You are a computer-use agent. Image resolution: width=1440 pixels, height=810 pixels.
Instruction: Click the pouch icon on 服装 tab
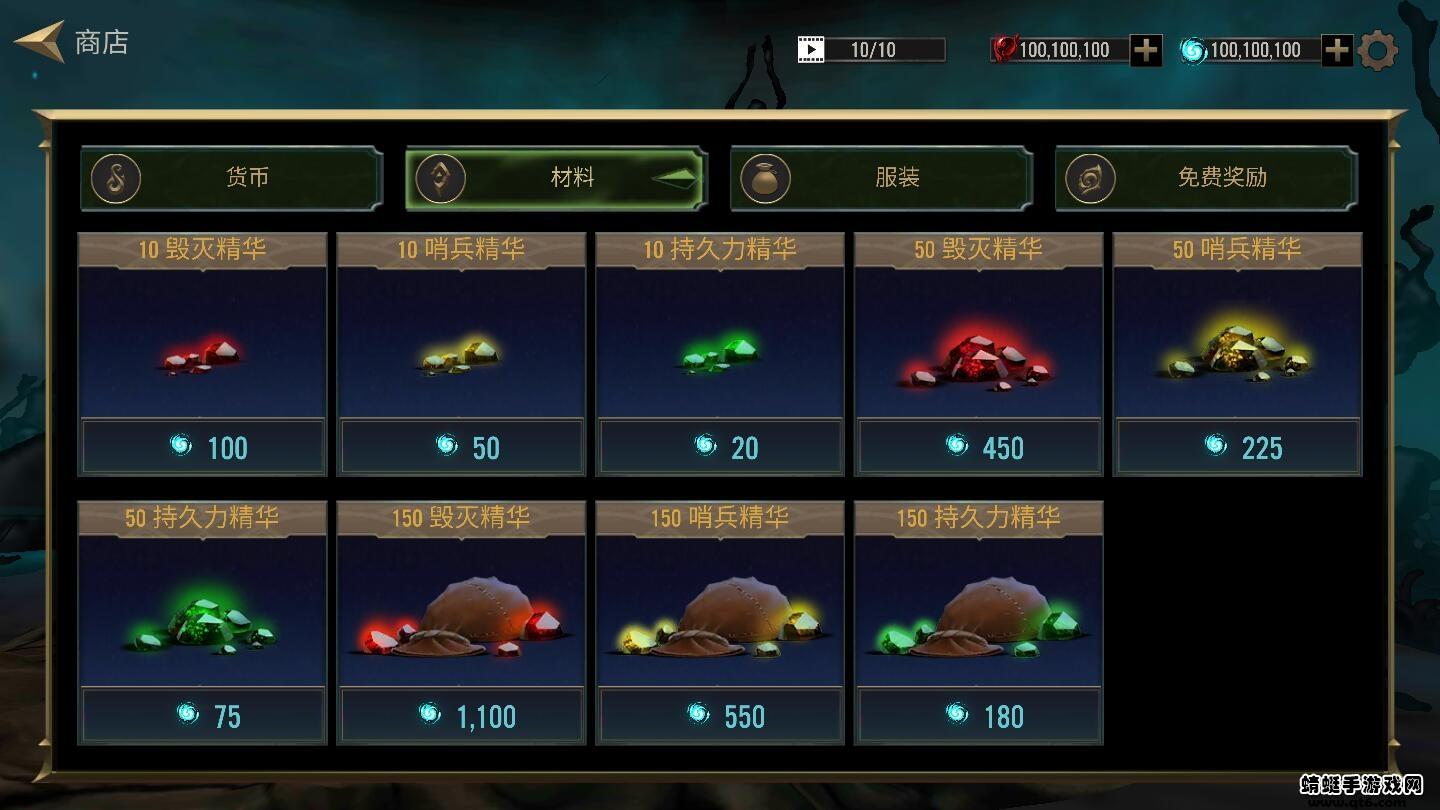[x=765, y=177]
